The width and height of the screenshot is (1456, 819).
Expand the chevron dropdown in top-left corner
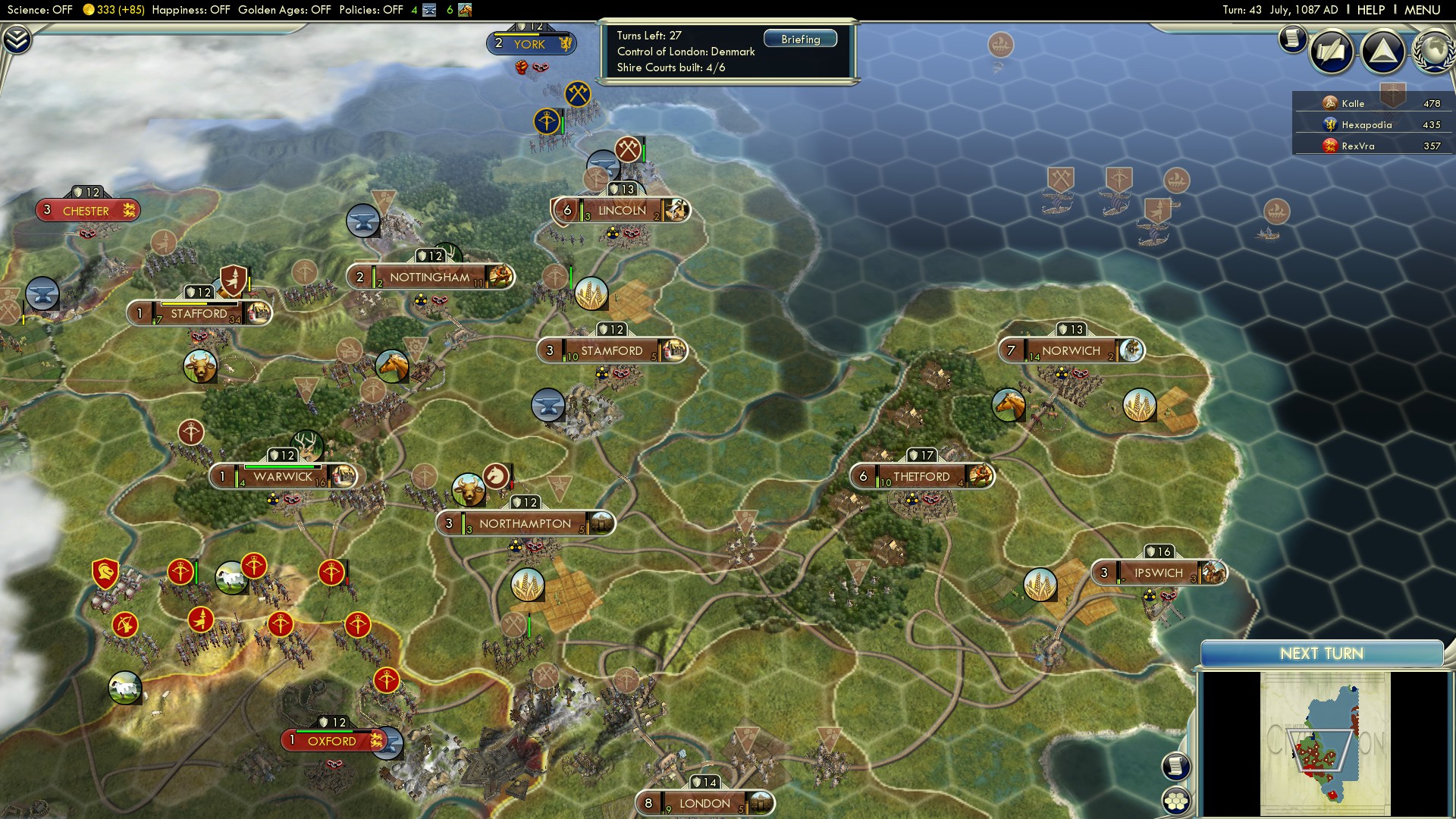(x=17, y=39)
